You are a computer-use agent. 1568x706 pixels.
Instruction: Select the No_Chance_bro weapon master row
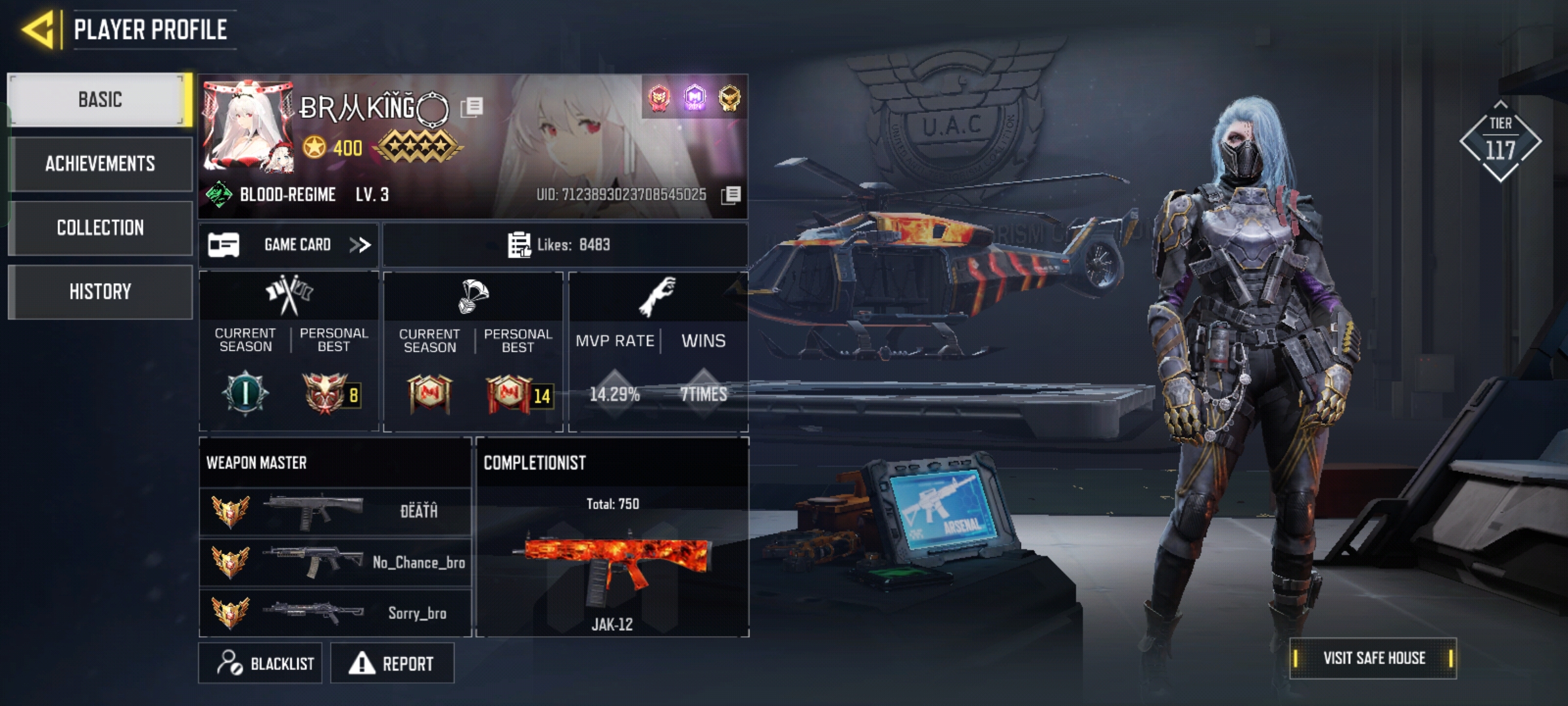pyautogui.click(x=335, y=562)
